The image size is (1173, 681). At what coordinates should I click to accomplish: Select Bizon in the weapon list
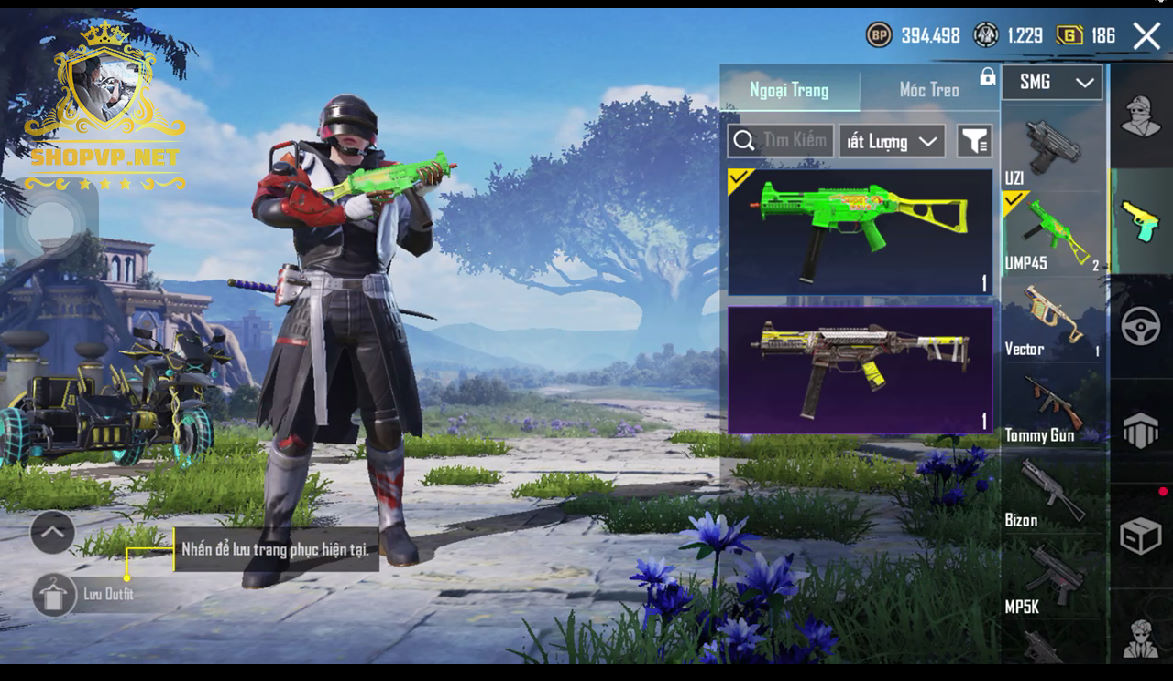click(1052, 494)
